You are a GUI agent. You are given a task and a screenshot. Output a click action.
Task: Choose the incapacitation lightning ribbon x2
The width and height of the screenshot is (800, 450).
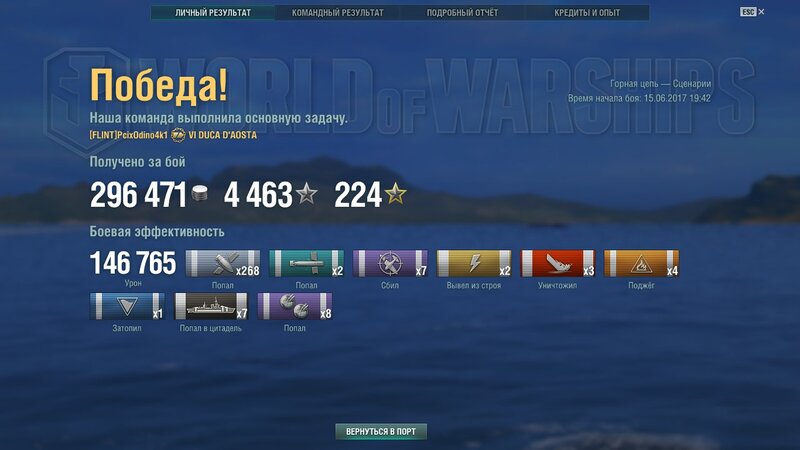click(x=475, y=263)
